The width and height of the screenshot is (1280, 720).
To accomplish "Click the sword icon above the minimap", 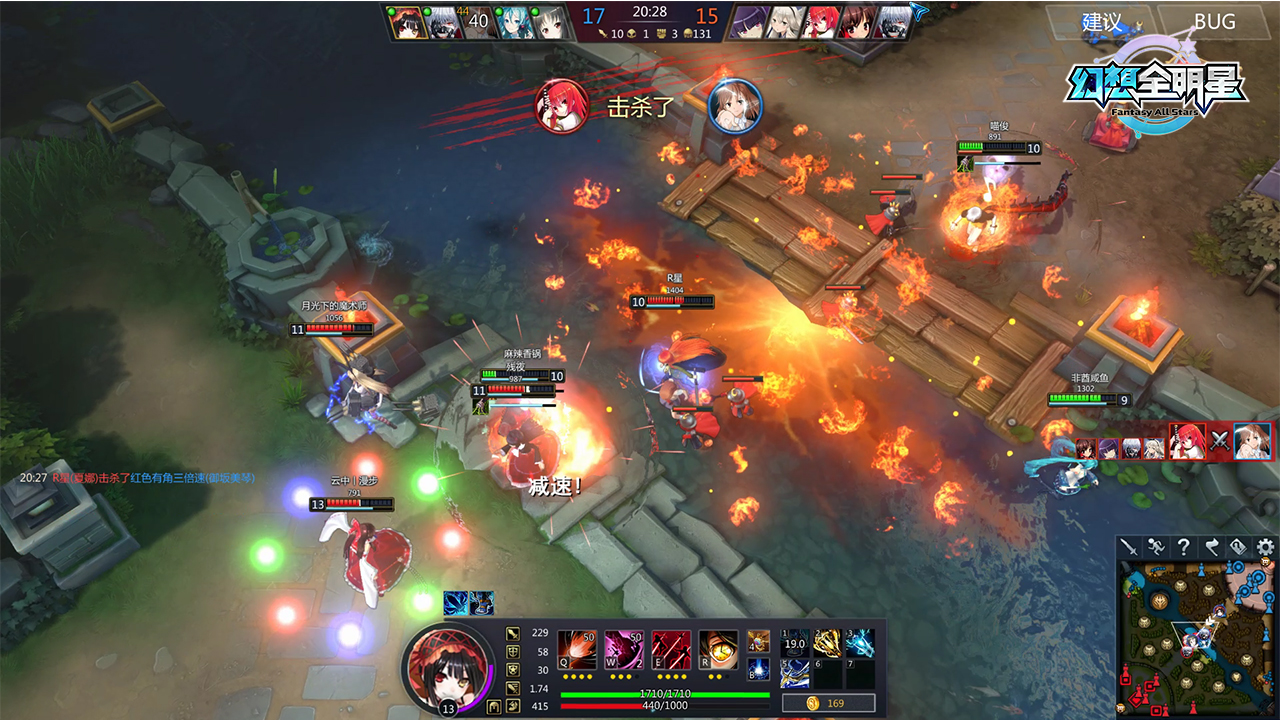I will click(1129, 547).
